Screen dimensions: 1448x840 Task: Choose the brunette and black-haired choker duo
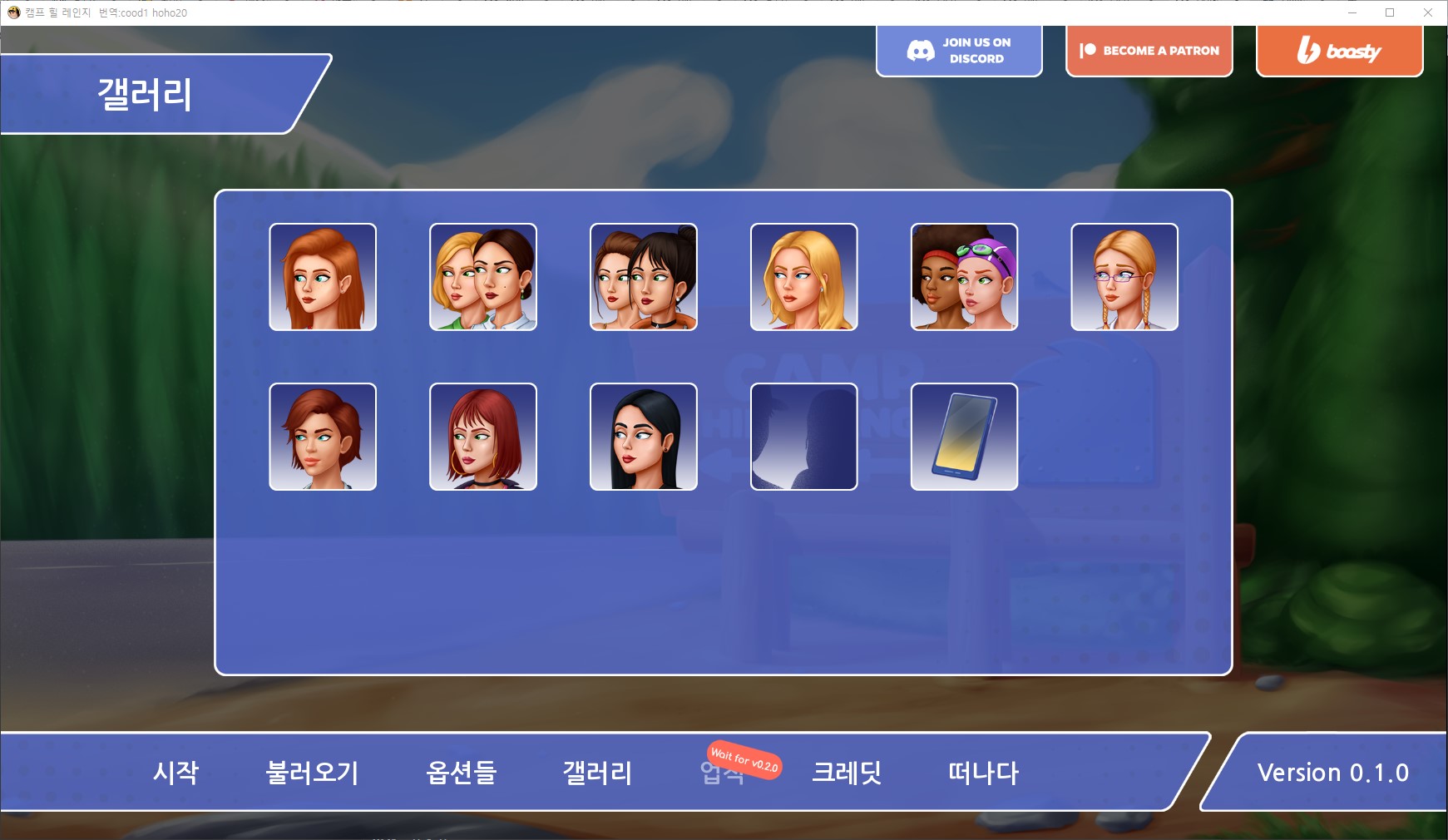click(x=644, y=277)
